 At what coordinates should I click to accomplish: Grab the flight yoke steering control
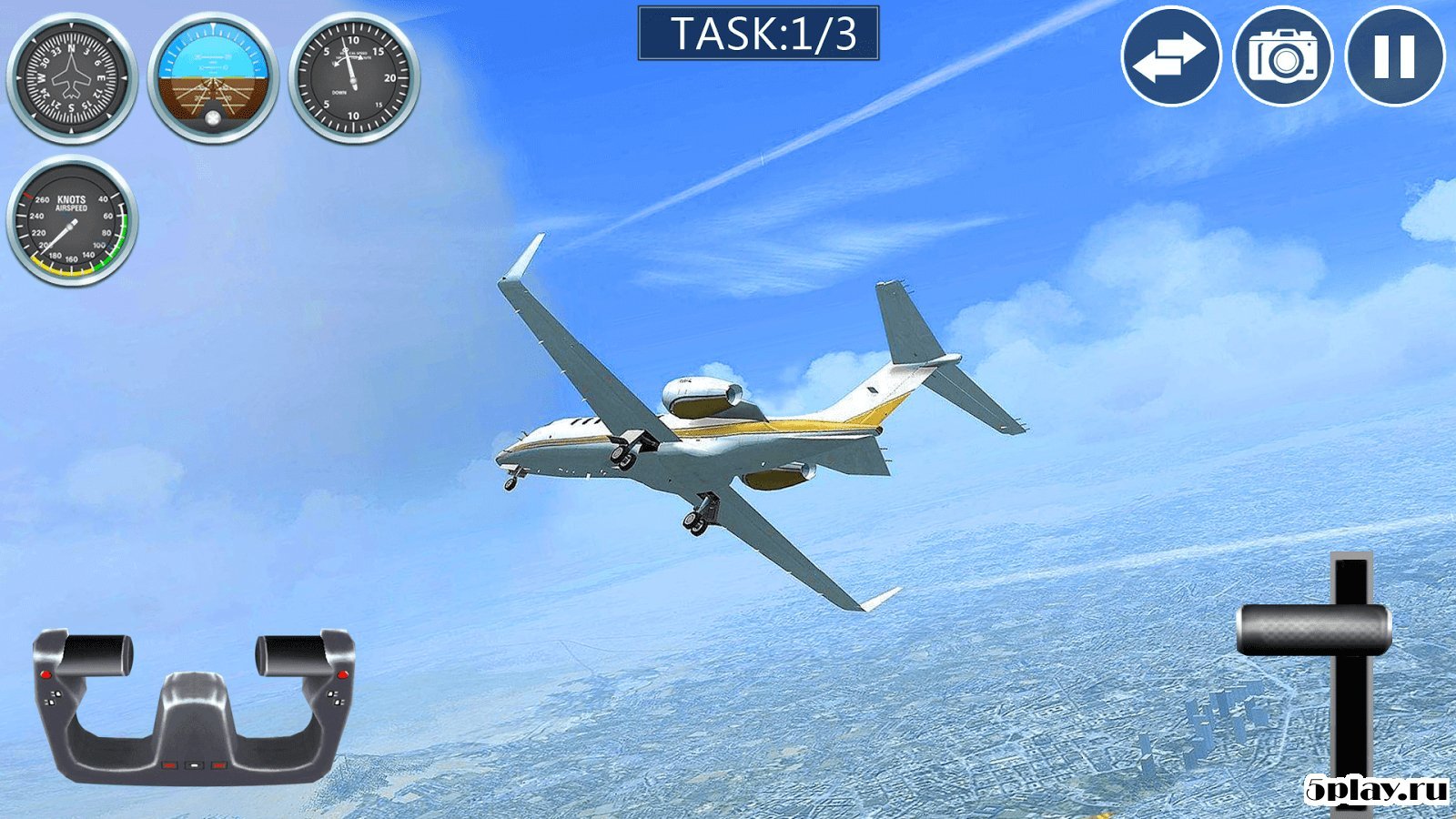point(194,706)
